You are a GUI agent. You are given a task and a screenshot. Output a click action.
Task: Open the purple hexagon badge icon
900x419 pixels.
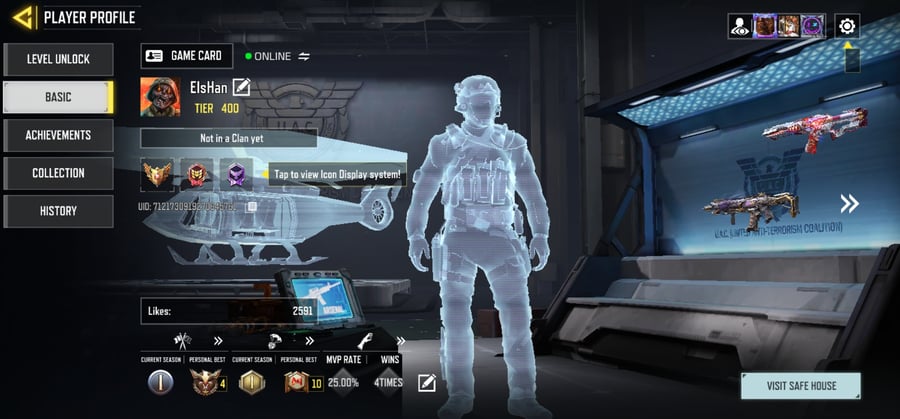click(x=237, y=174)
